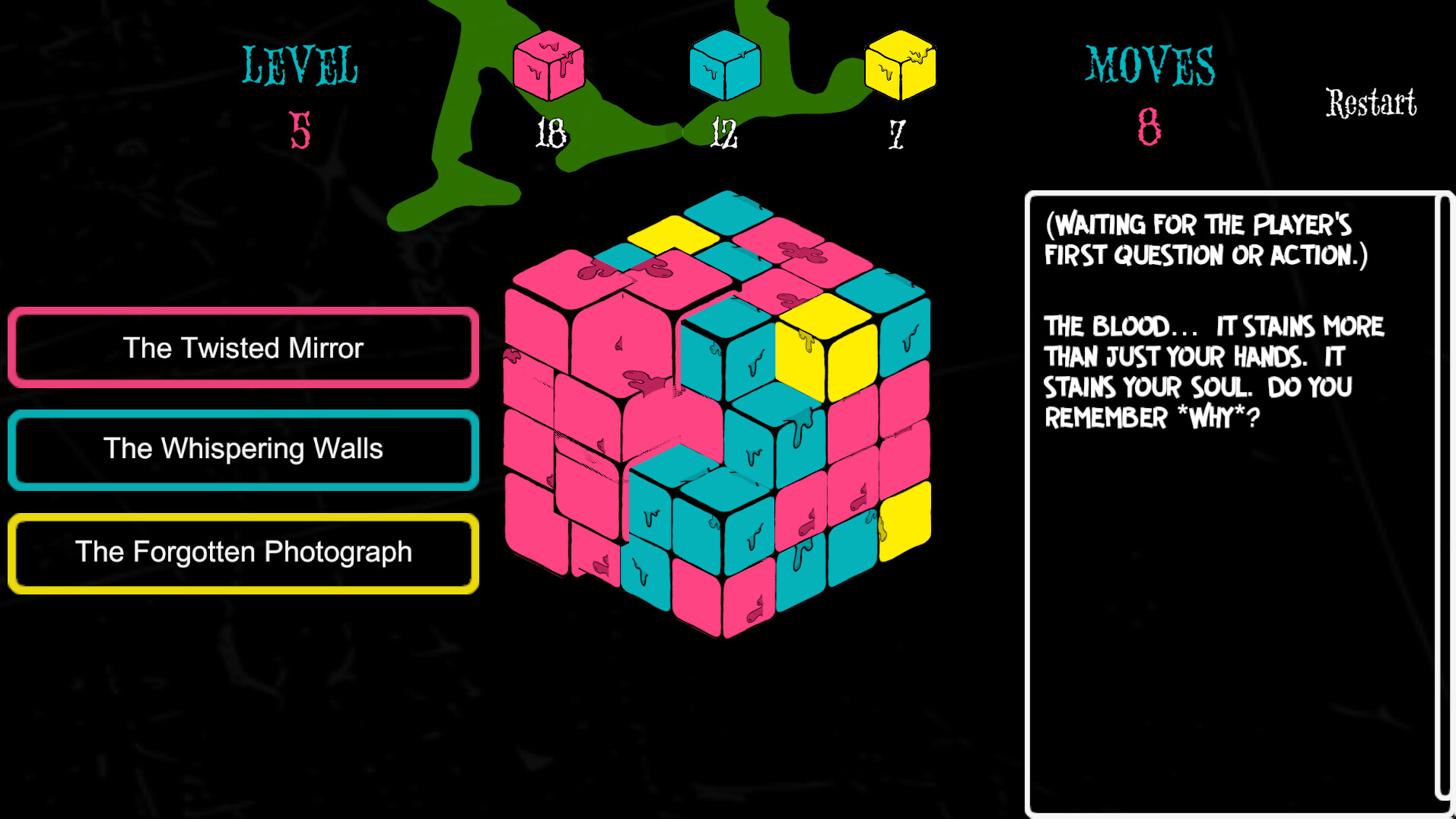Viewport: 1456px width, 819px height.
Task: Click the pink cube counter icon
Action: pos(548,65)
